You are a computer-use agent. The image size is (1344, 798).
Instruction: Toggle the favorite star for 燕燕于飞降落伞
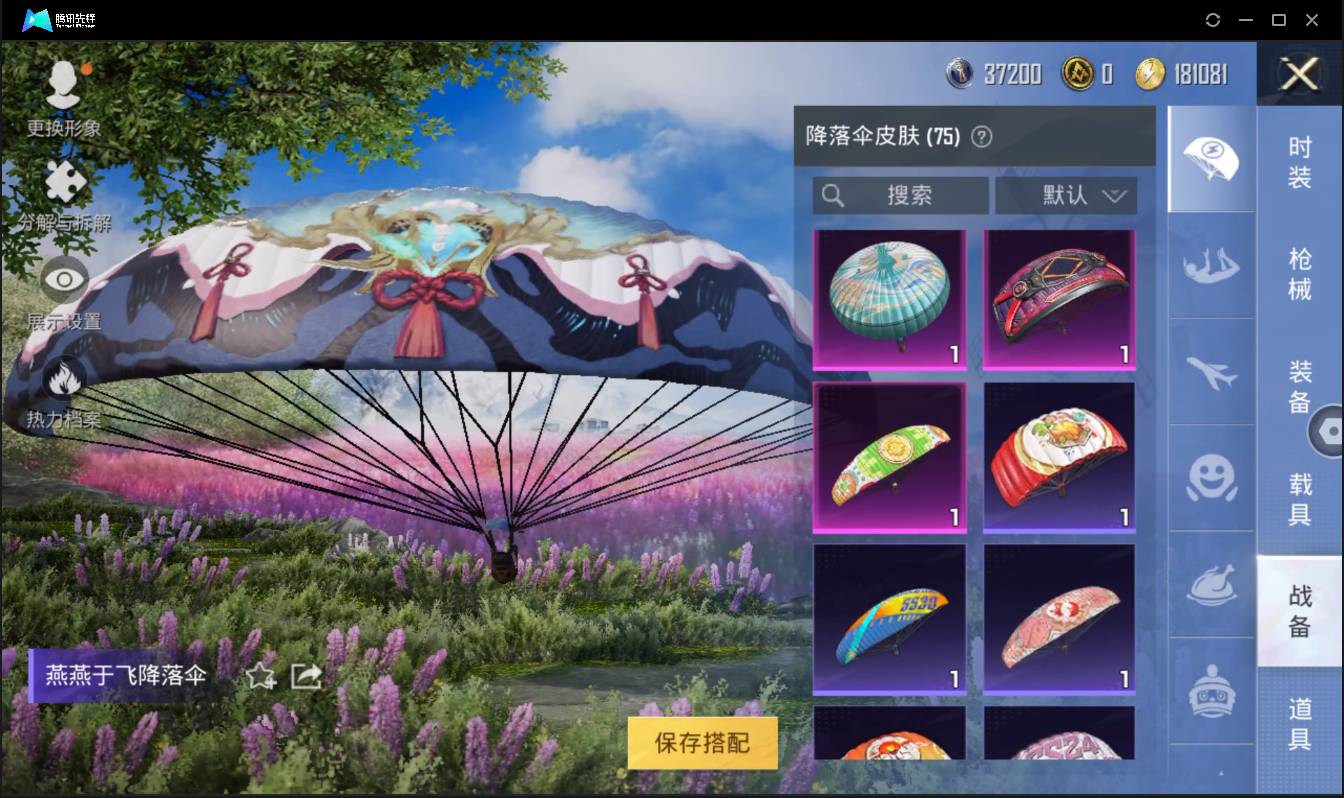point(260,677)
